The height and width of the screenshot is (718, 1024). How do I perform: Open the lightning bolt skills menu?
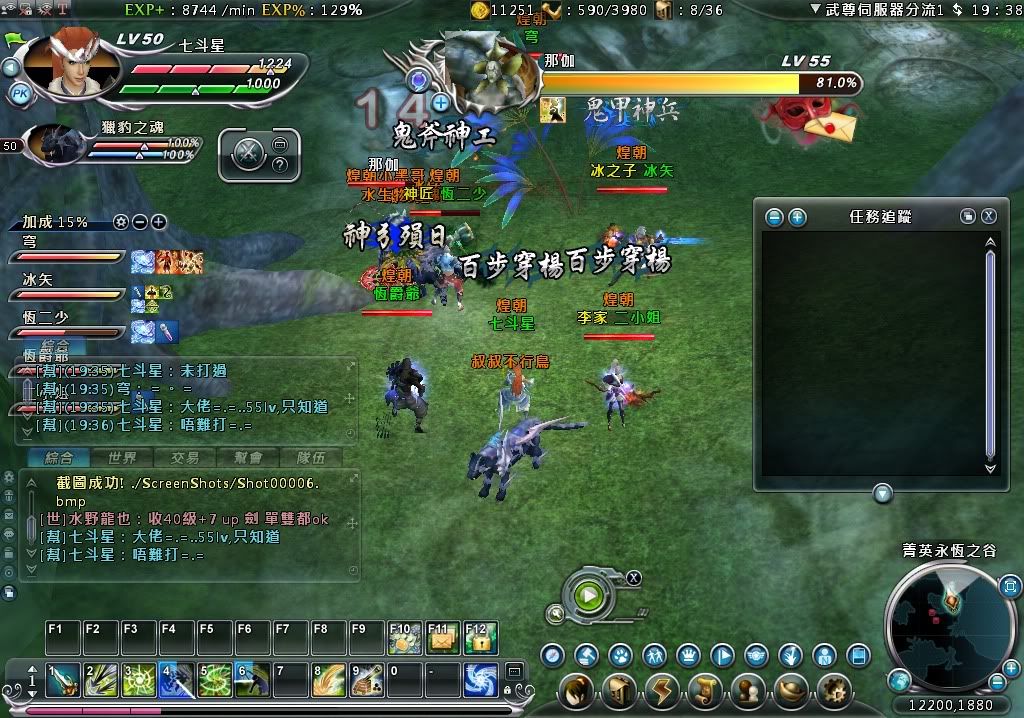coord(661,691)
